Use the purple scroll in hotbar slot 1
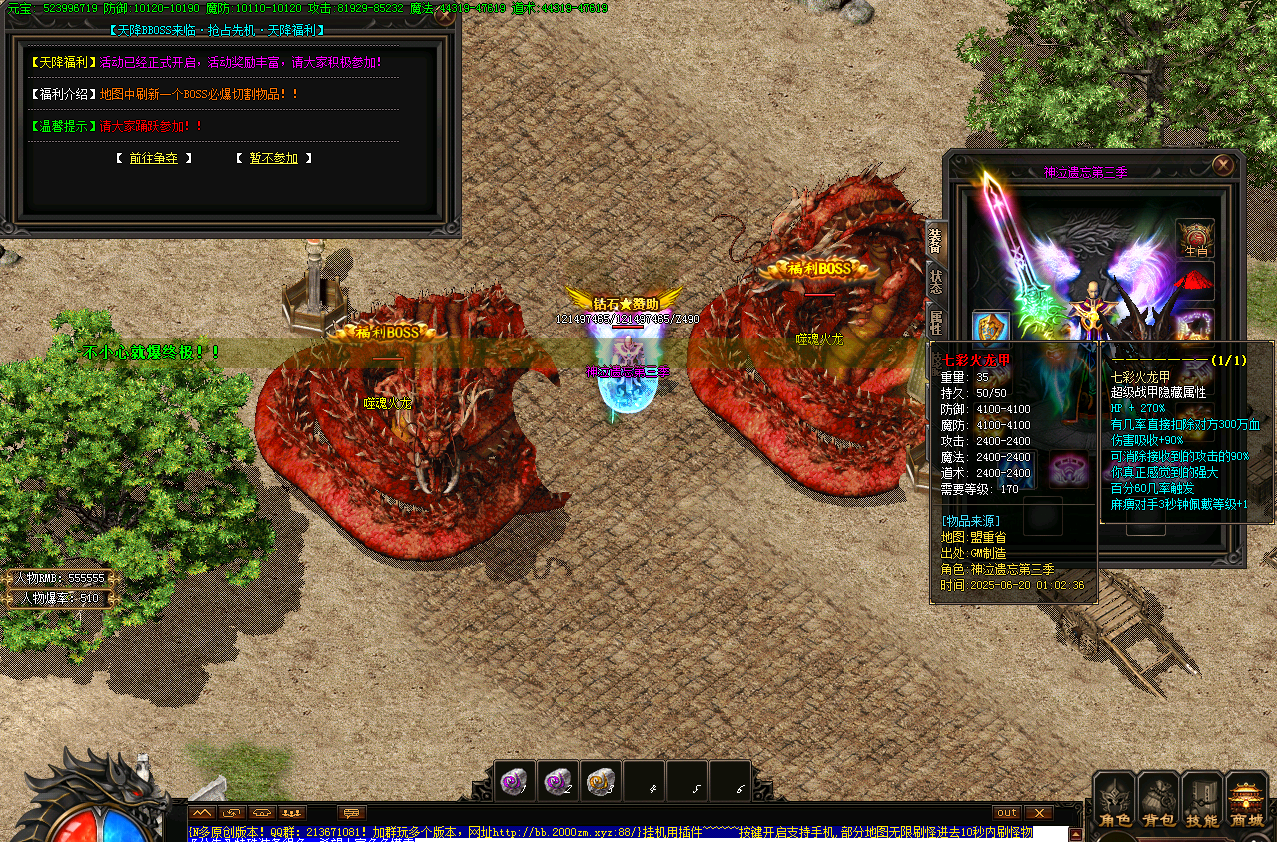 tap(516, 781)
